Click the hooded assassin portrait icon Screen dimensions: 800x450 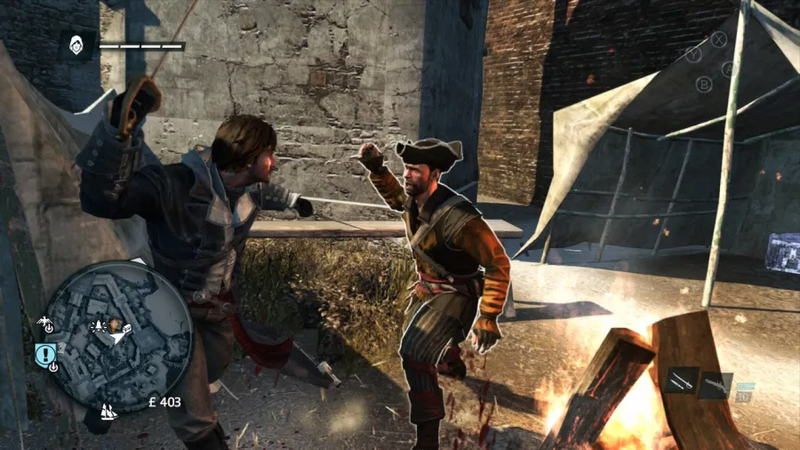click(76, 44)
